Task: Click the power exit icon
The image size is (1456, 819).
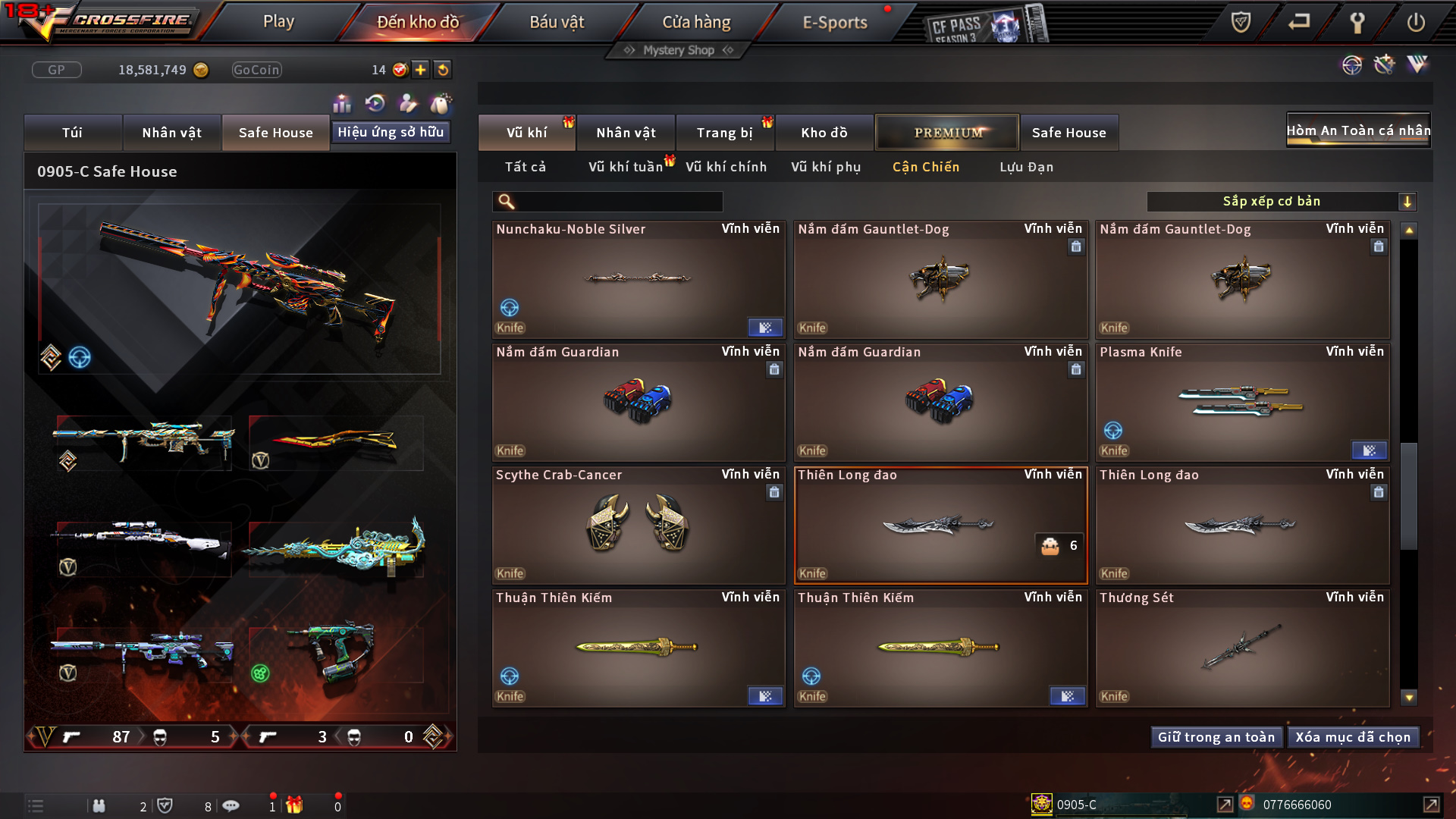Action: [1415, 22]
